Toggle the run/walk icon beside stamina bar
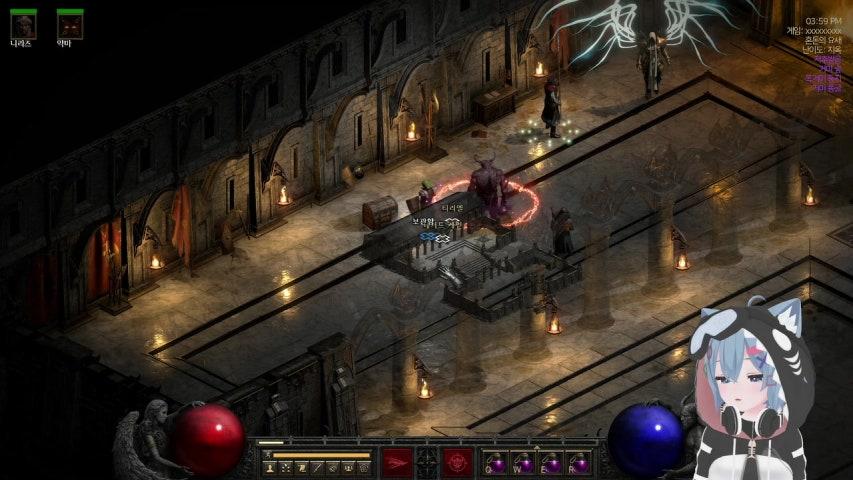 click(267, 455)
